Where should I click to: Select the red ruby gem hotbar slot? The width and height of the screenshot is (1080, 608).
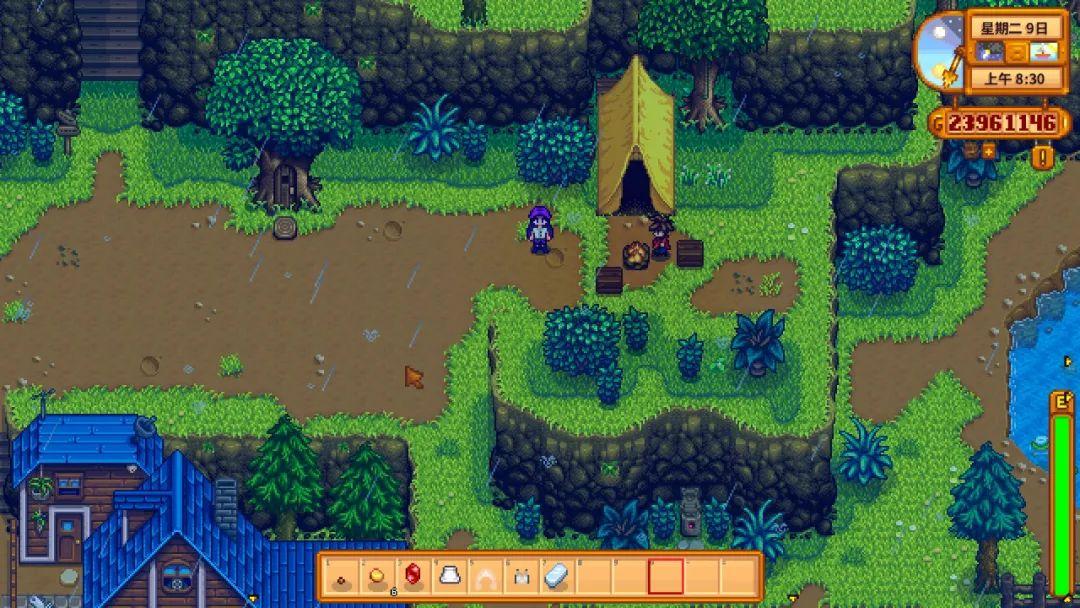(414, 576)
